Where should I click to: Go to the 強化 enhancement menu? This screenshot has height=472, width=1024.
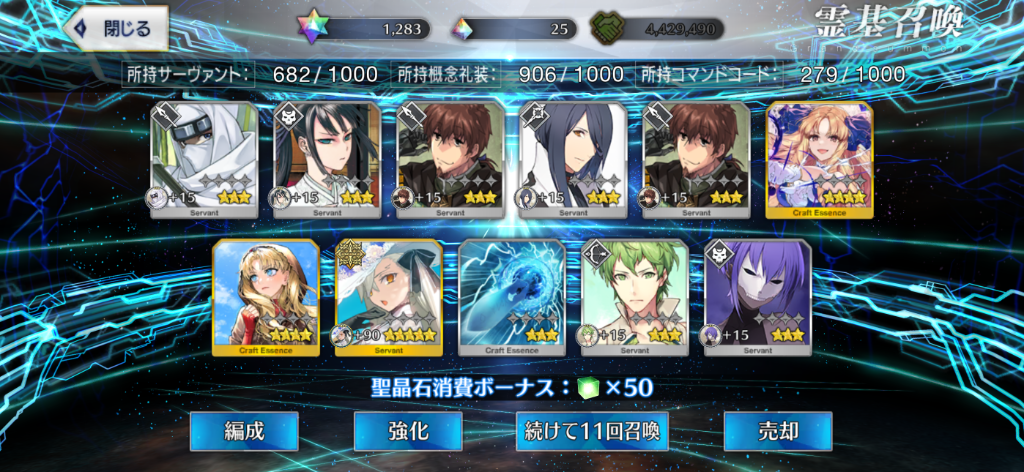(408, 431)
